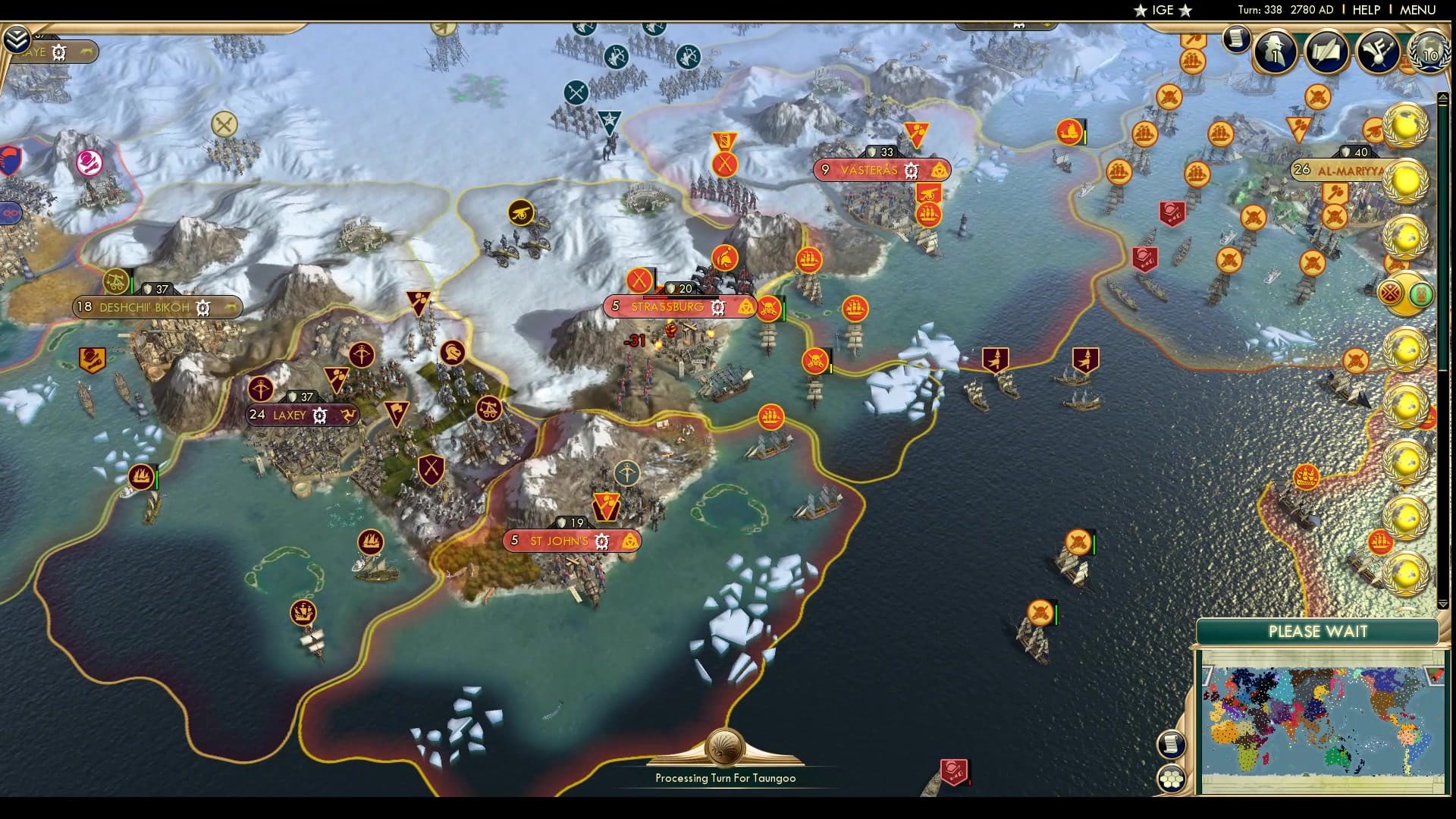Screen dimensions: 1456x819
Task: Click the great works brush-and-note icon
Action: 1377,49
